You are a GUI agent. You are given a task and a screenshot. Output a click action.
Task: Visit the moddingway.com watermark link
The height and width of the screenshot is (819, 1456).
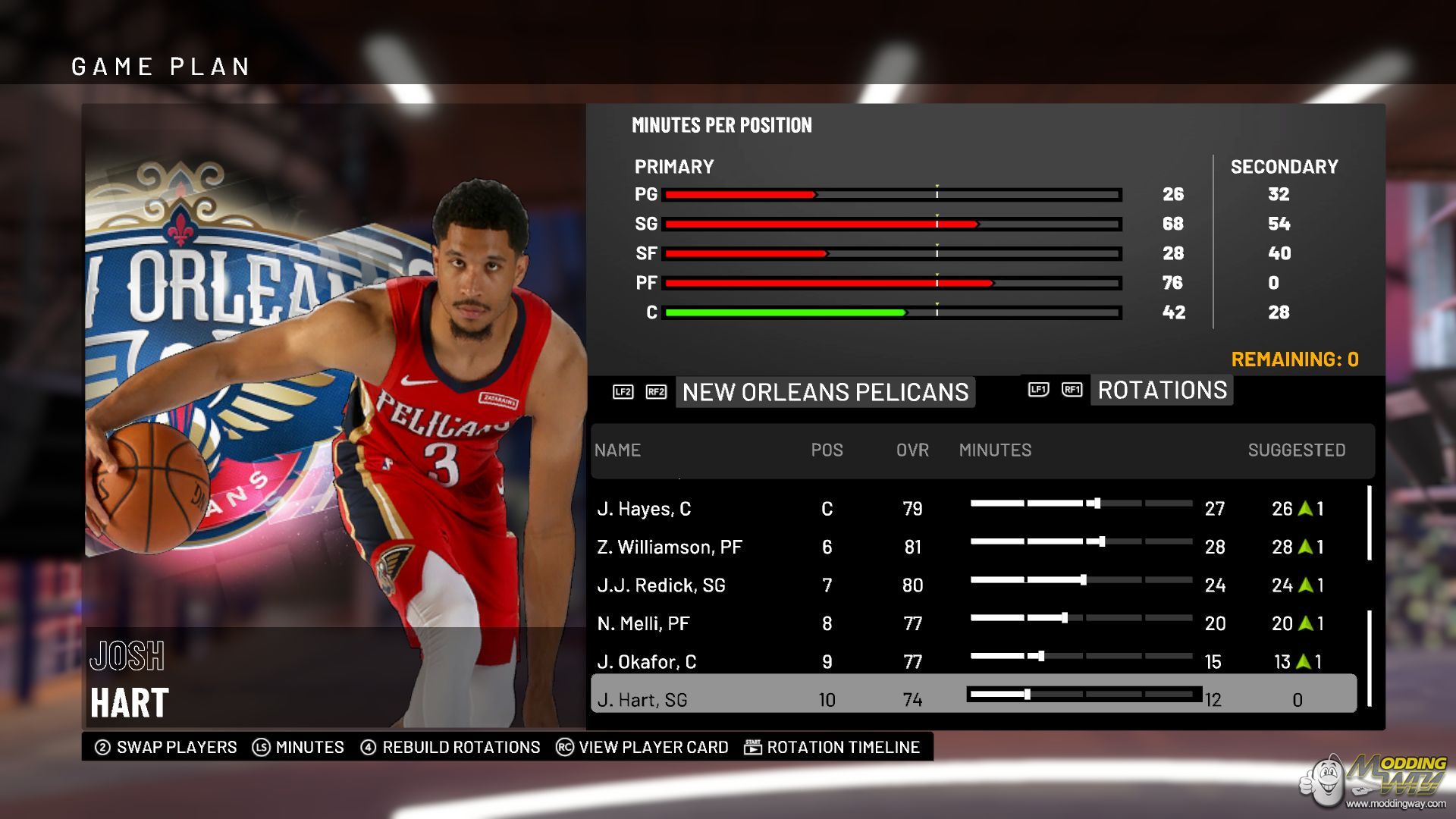[1395, 803]
